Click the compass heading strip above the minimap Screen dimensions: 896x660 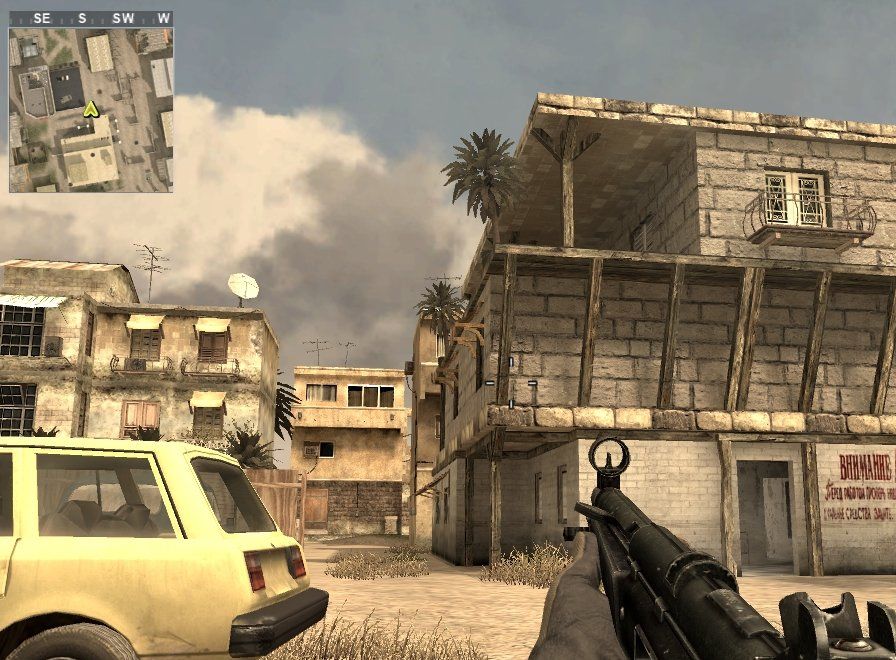tap(91, 18)
